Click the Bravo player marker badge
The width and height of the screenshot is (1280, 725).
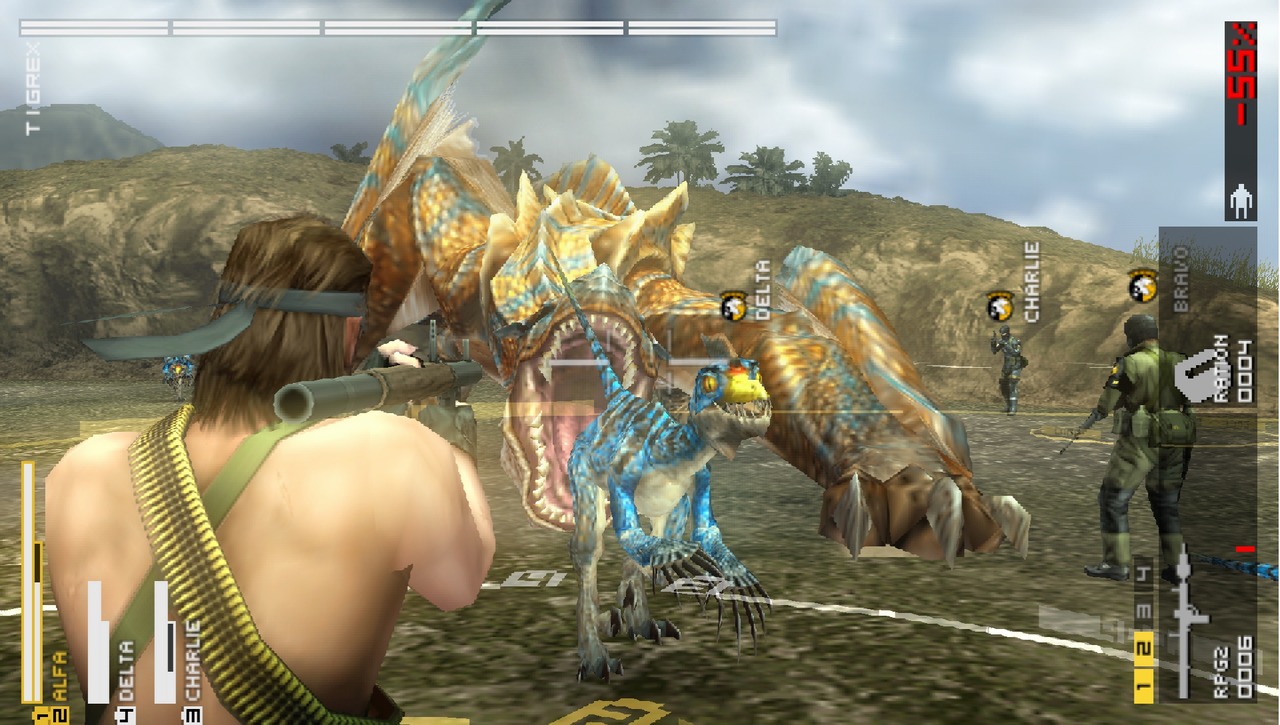click(x=1142, y=286)
